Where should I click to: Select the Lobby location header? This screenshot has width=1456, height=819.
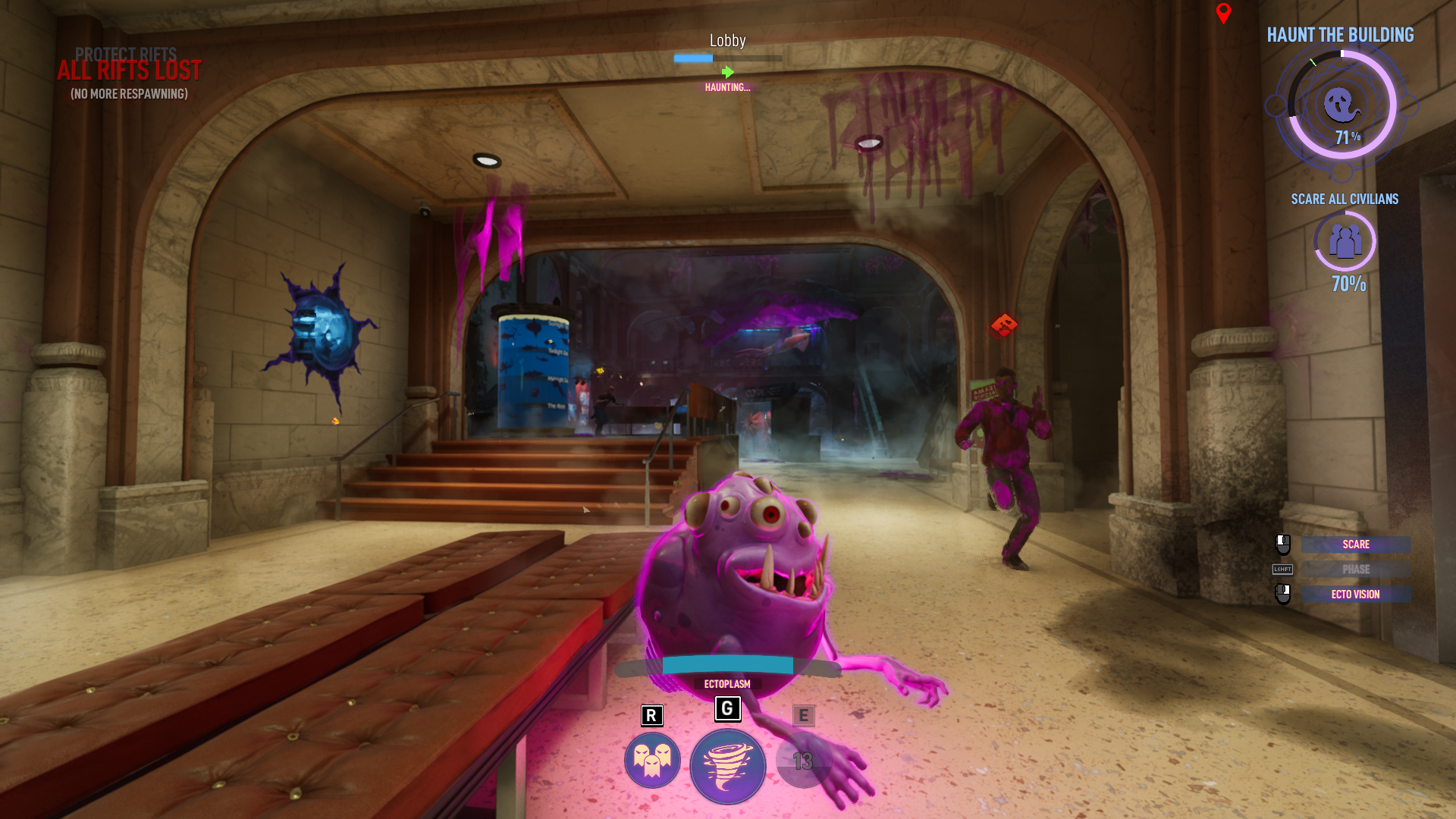pyautogui.click(x=726, y=40)
